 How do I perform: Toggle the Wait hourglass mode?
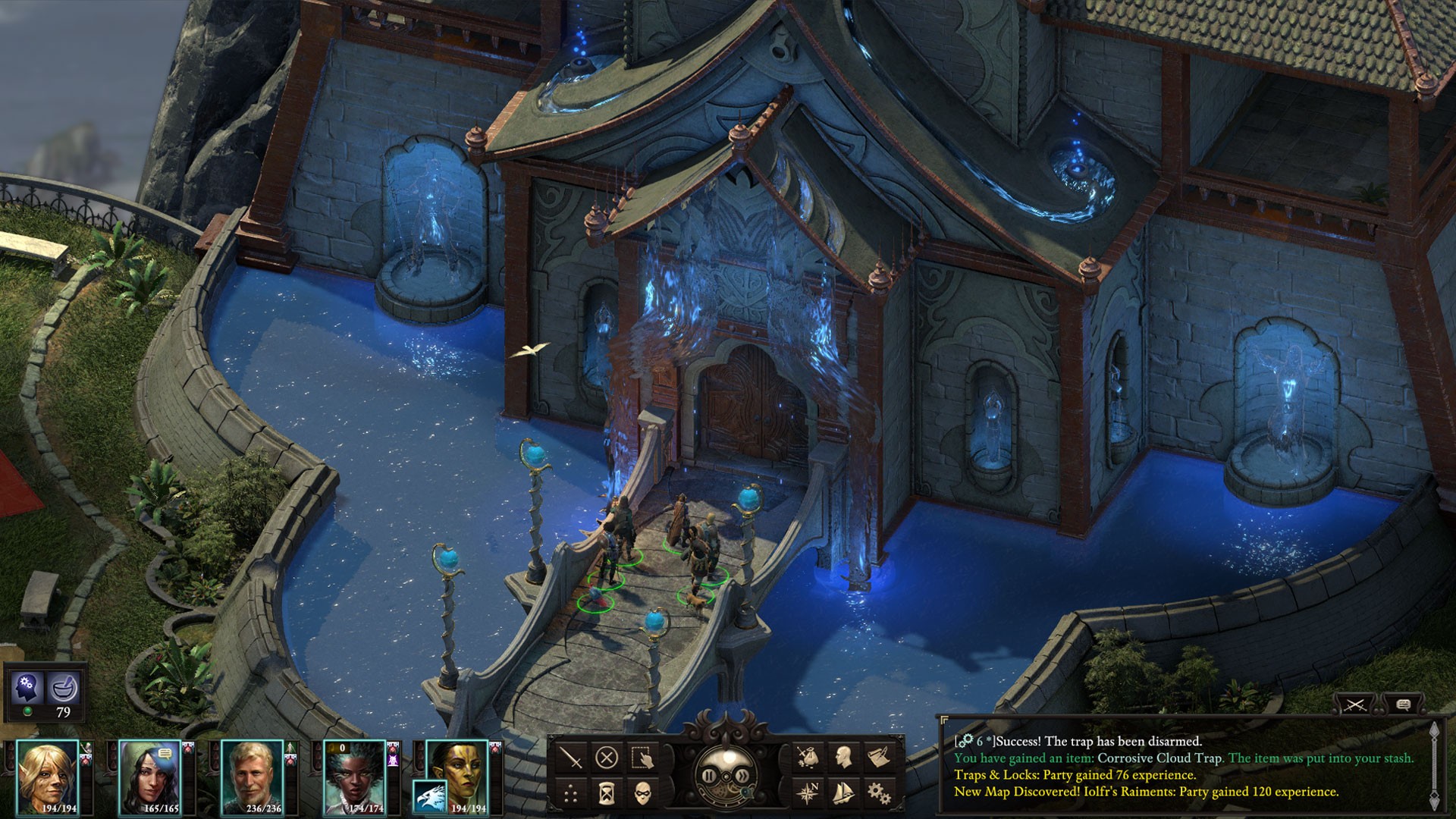[606, 794]
